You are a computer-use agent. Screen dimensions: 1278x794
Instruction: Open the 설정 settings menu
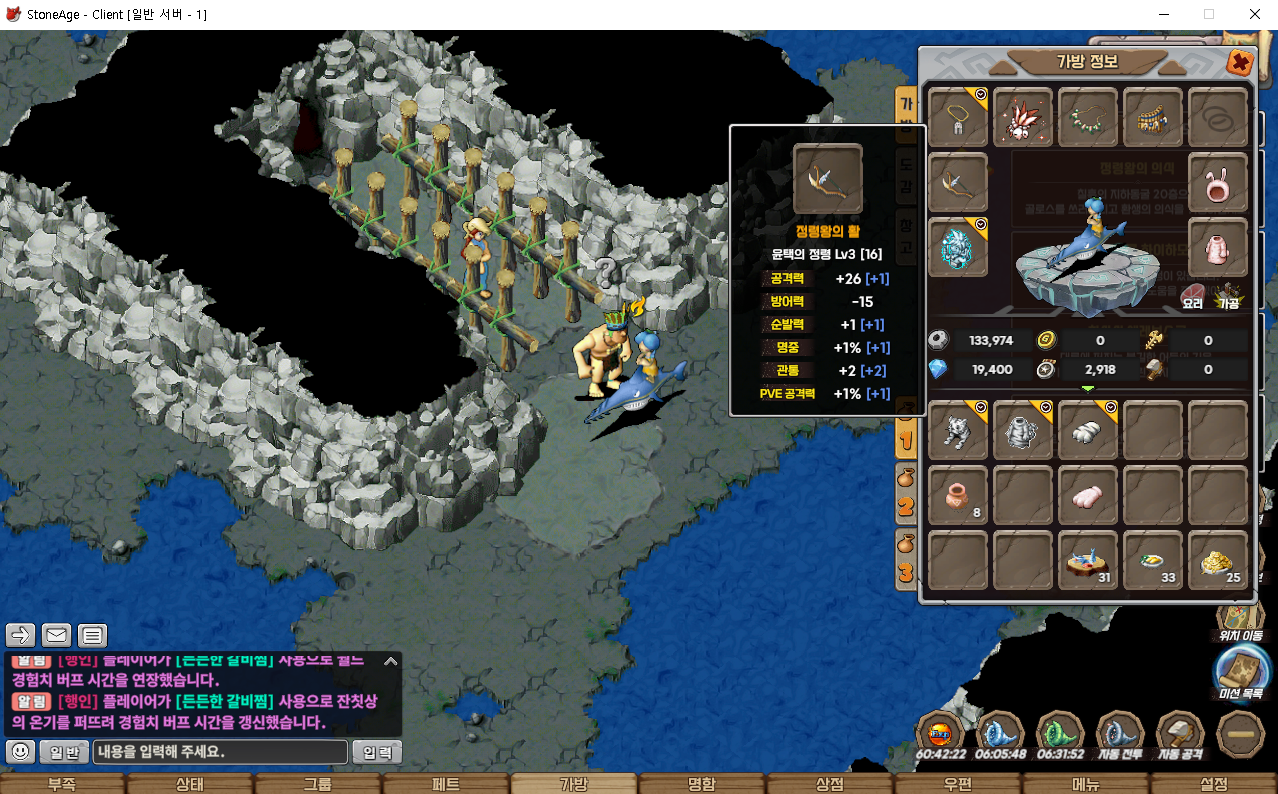(1213, 784)
